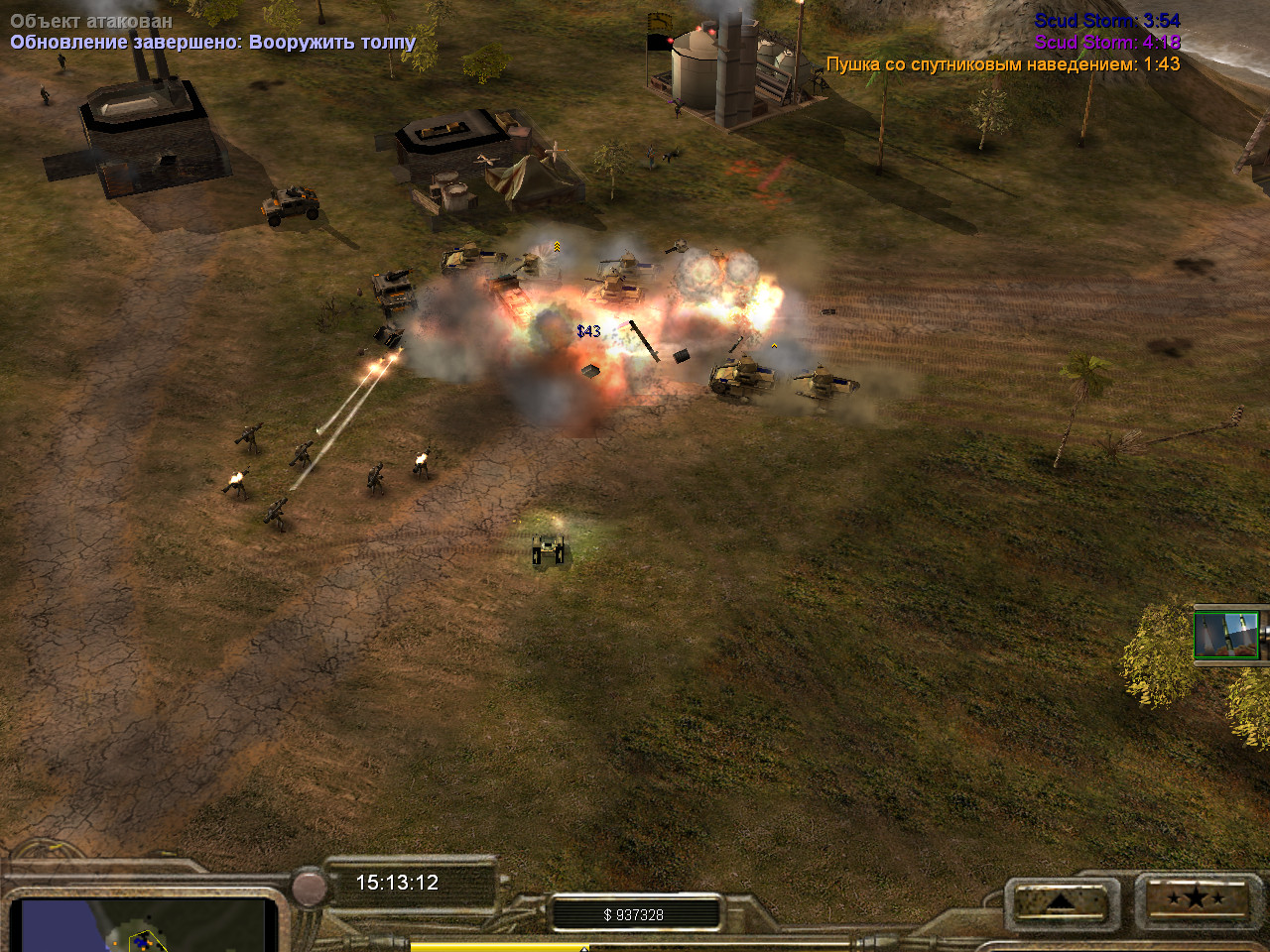Screen dimensions: 1270x952
Task: Open the General's Powers three-star button
Action: click(x=1196, y=899)
